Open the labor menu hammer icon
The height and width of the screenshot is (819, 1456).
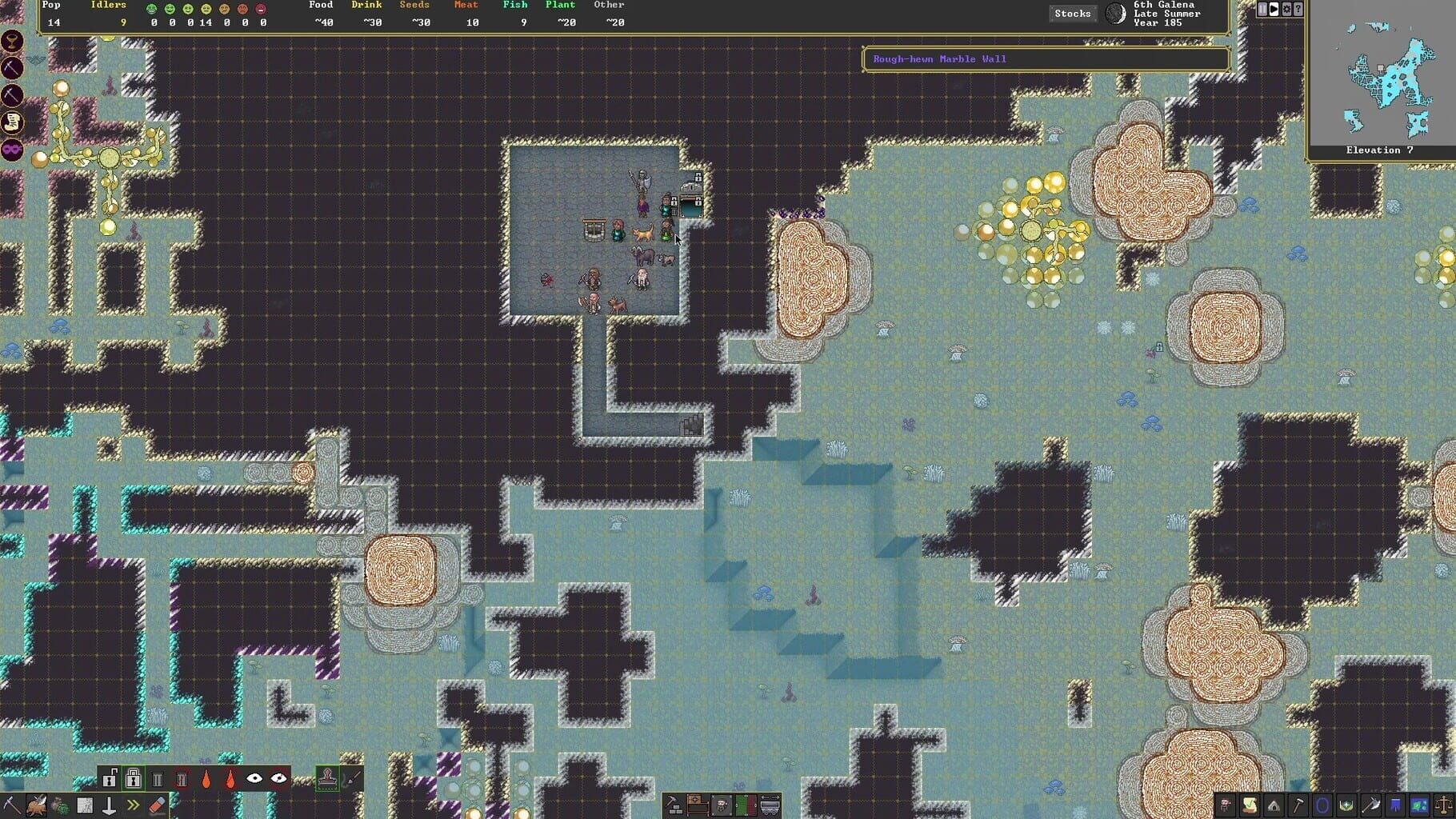1299,804
